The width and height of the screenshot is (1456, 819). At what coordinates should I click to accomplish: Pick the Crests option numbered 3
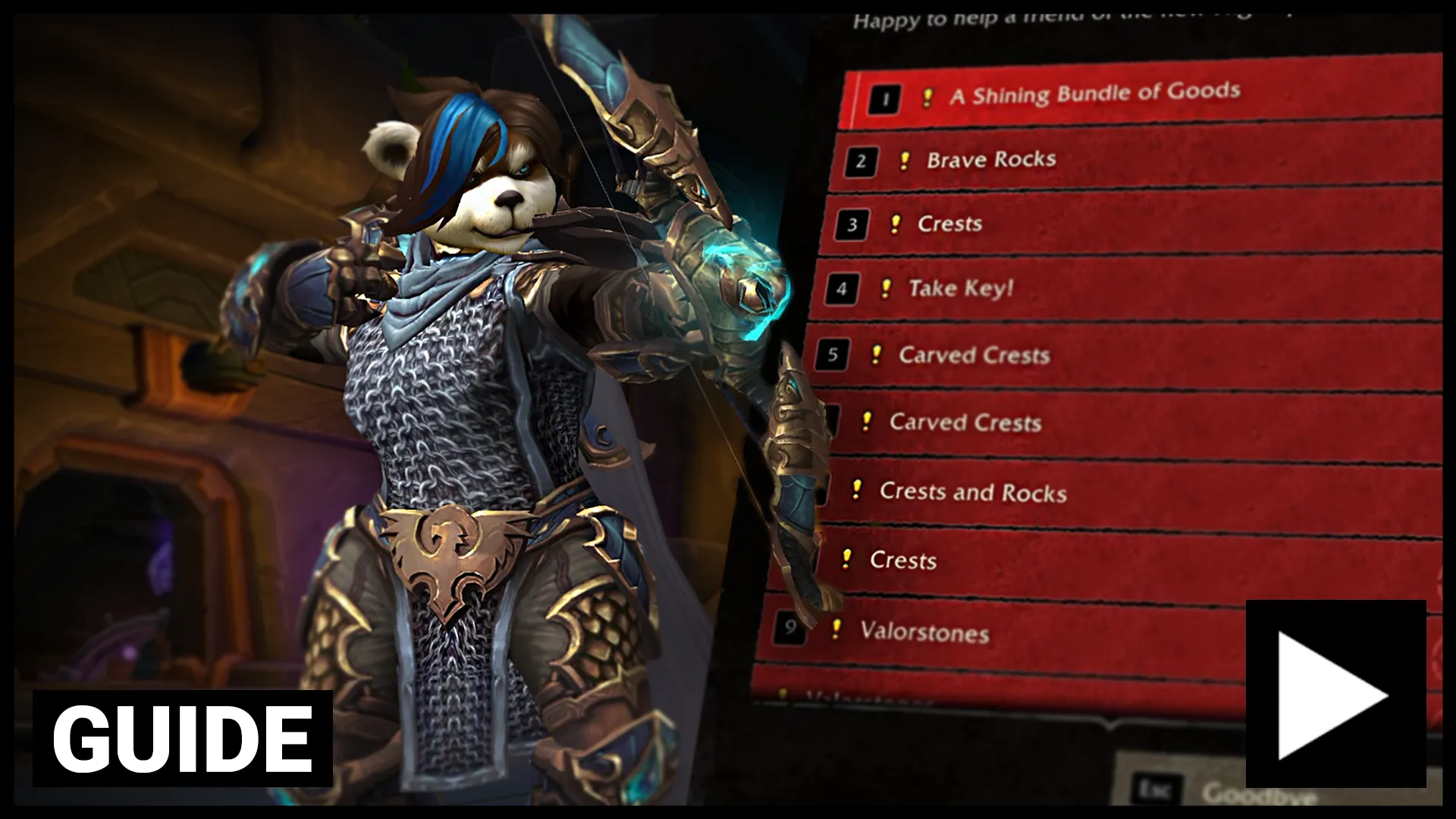pyautogui.click(x=949, y=224)
